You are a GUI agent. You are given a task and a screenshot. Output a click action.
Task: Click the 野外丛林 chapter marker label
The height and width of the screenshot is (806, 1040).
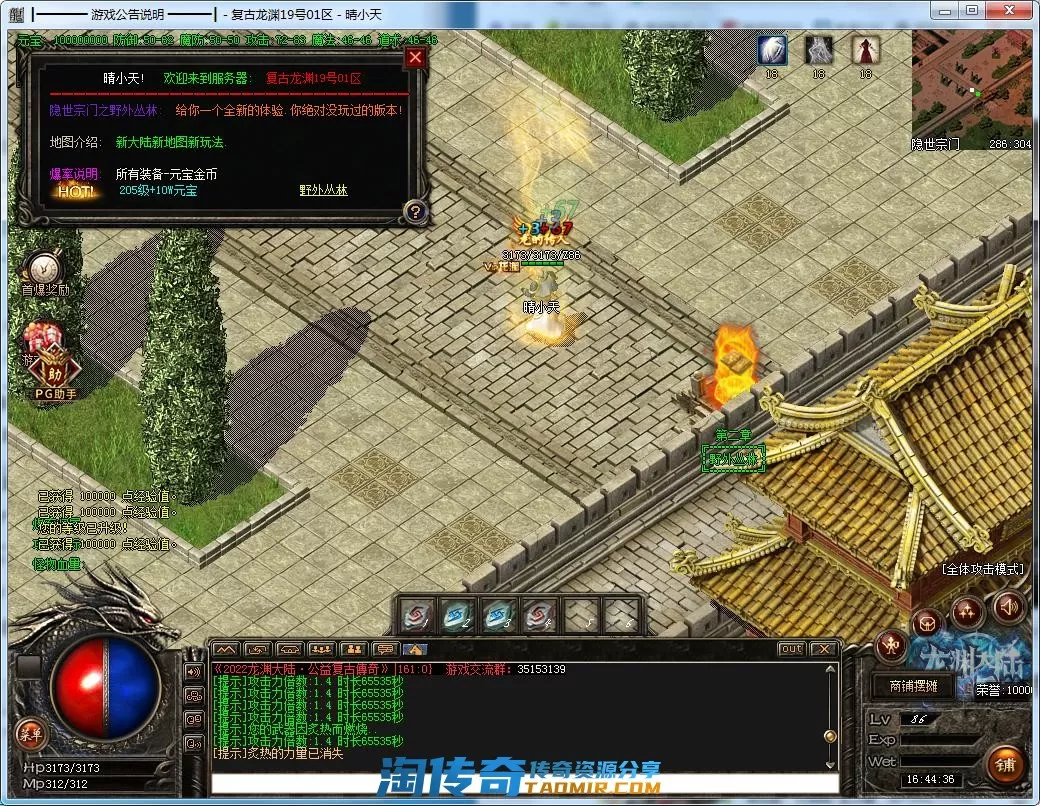[733, 458]
